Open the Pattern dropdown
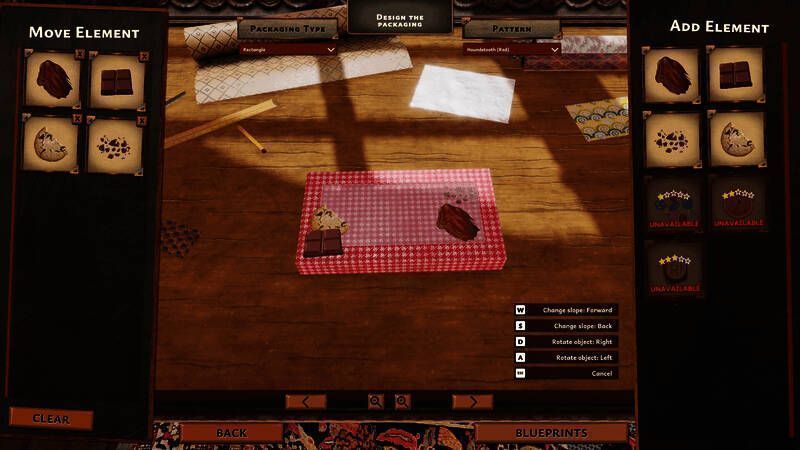The height and width of the screenshot is (450, 800). click(x=513, y=48)
